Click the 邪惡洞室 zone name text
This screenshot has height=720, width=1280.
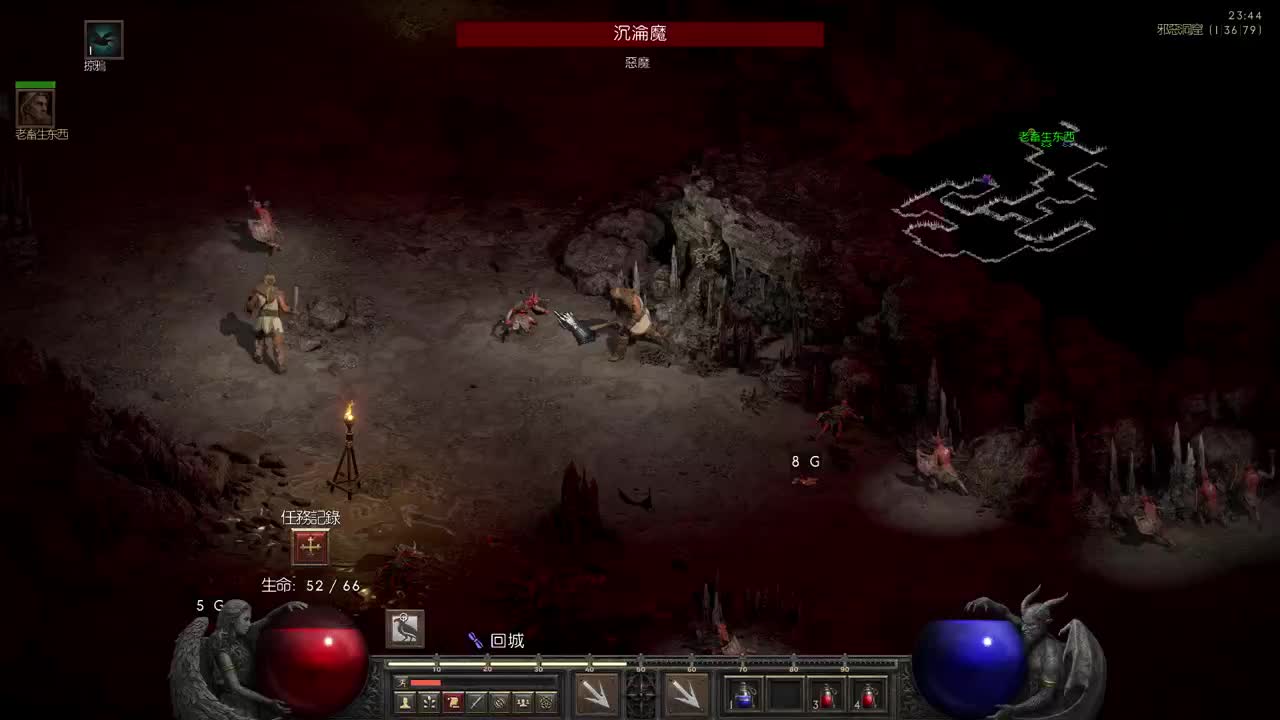1180,30
